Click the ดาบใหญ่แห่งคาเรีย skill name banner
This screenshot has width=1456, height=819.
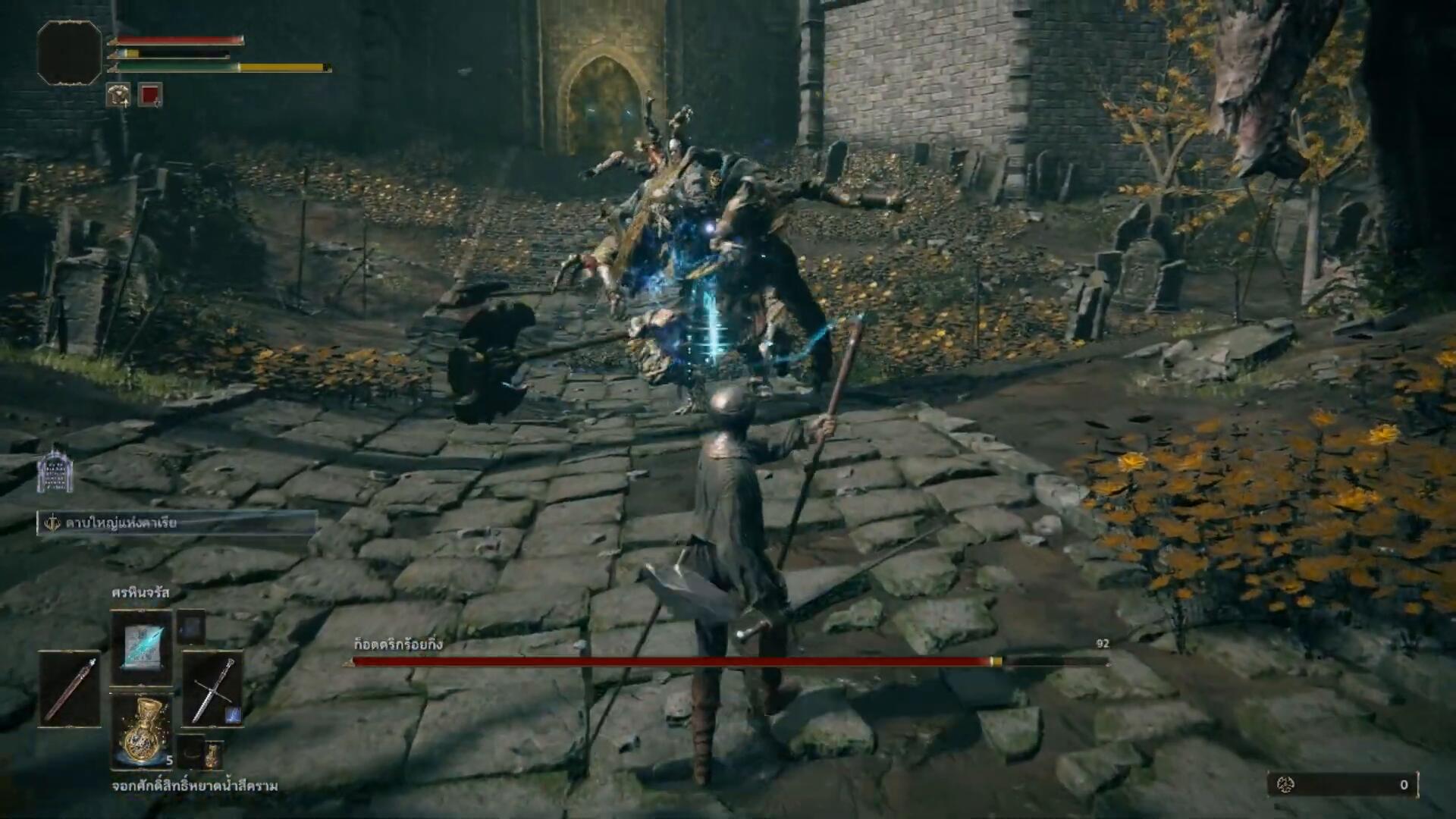(x=177, y=522)
